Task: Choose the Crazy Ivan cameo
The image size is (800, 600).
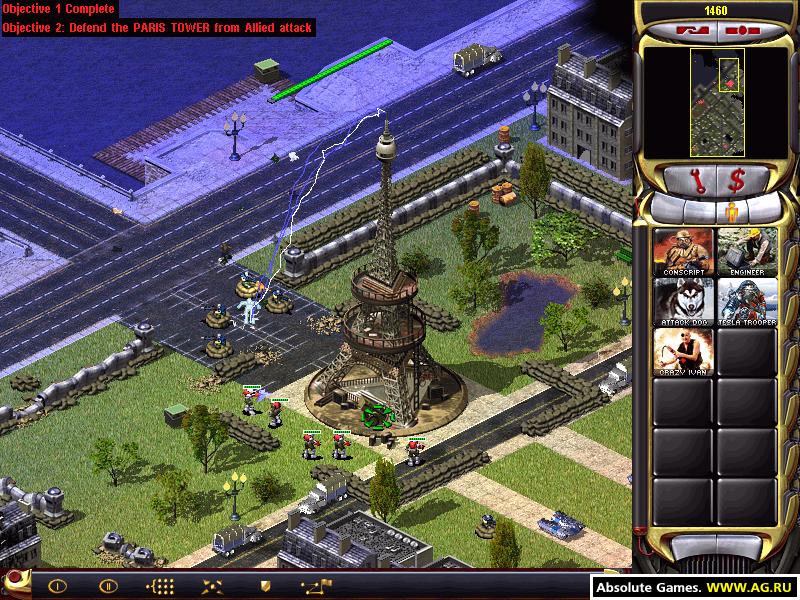Action: 683,352
